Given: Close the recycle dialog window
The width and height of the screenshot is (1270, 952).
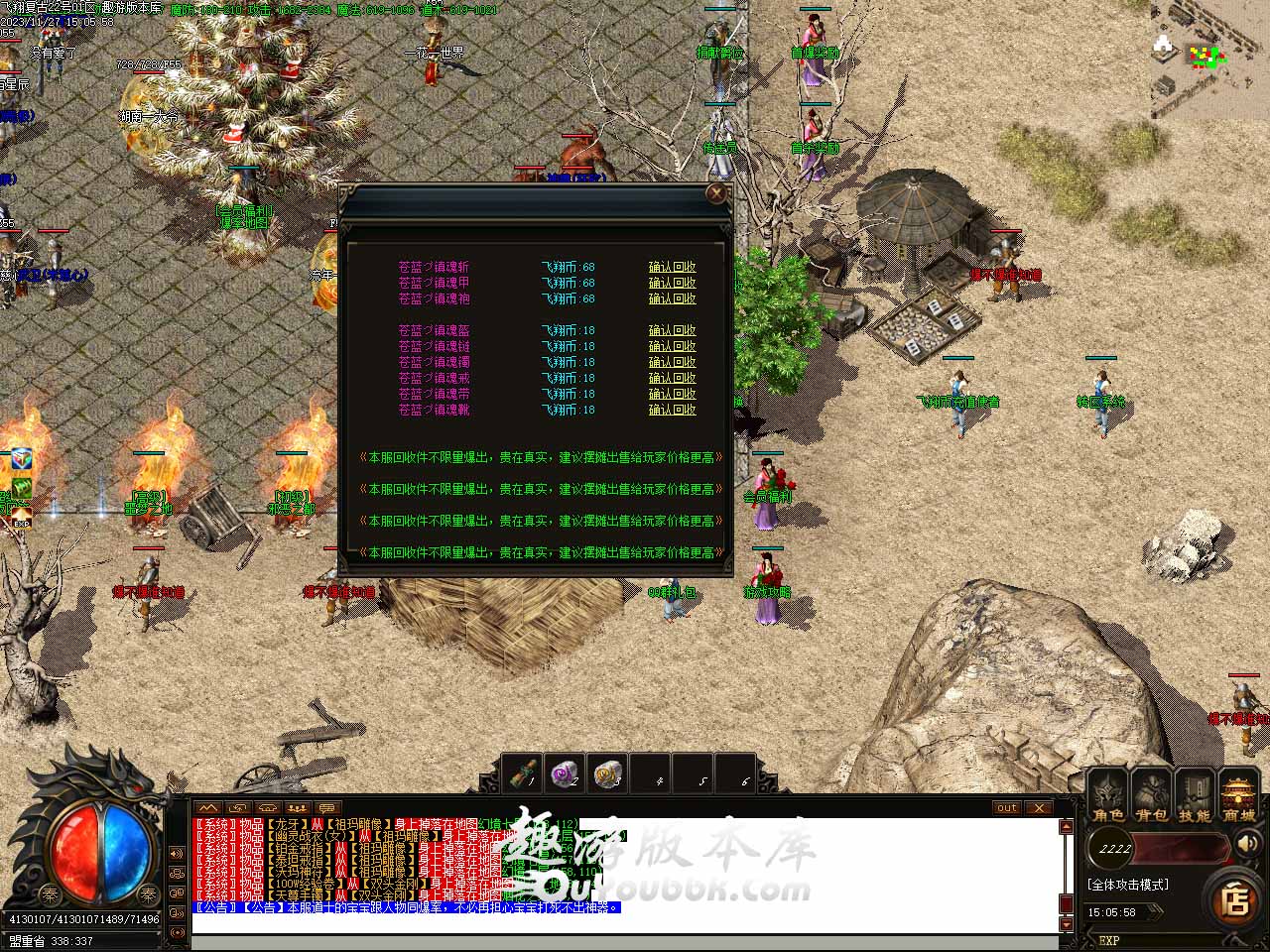Looking at the screenshot, I should click(x=716, y=193).
